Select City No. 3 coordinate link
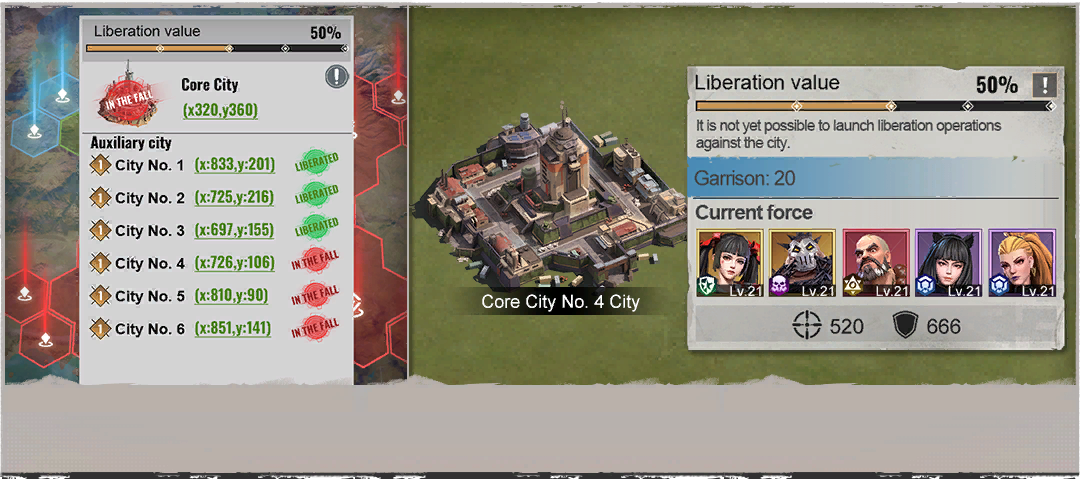The width and height of the screenshot is (1080, 480). [234, 231]
